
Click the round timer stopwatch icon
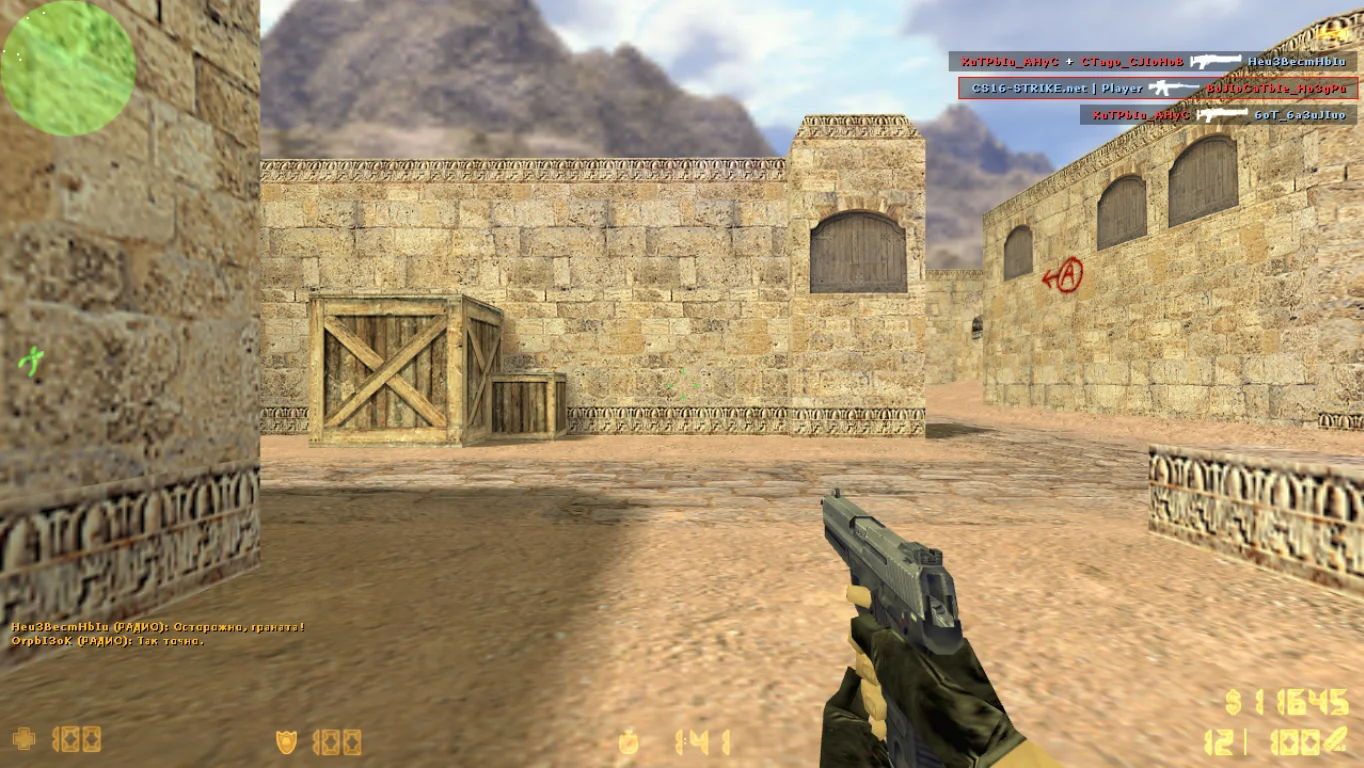point(628,741)
